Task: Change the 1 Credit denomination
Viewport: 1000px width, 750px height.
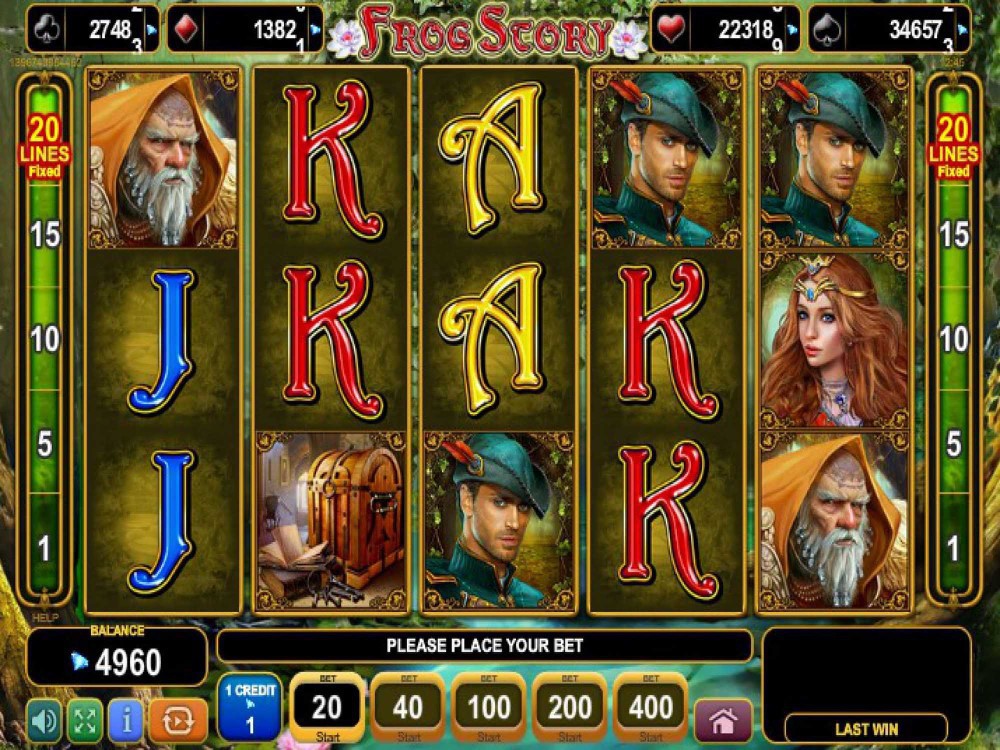Action: click(x=249, y=707)
